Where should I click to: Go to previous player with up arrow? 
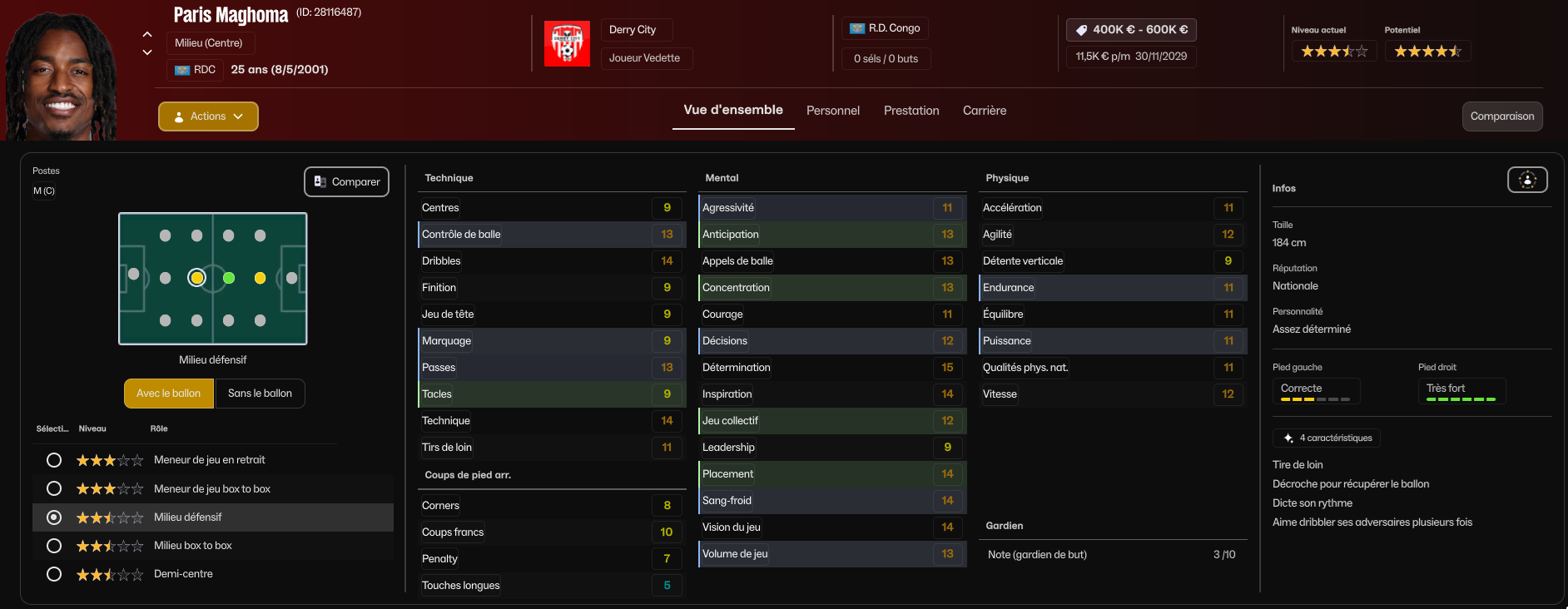point(147,34)
